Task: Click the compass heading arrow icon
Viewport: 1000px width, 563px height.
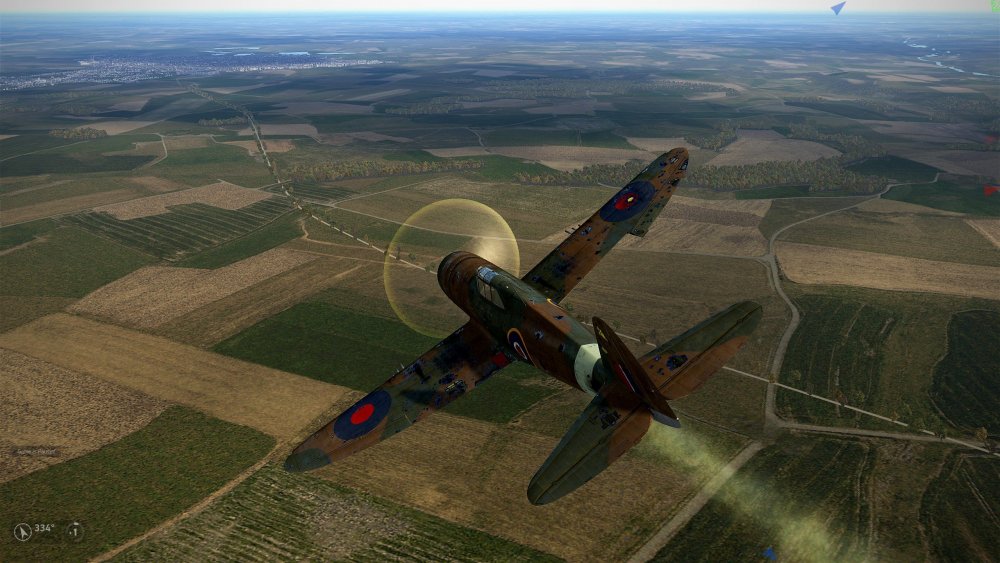Action: tap(23, 532)
